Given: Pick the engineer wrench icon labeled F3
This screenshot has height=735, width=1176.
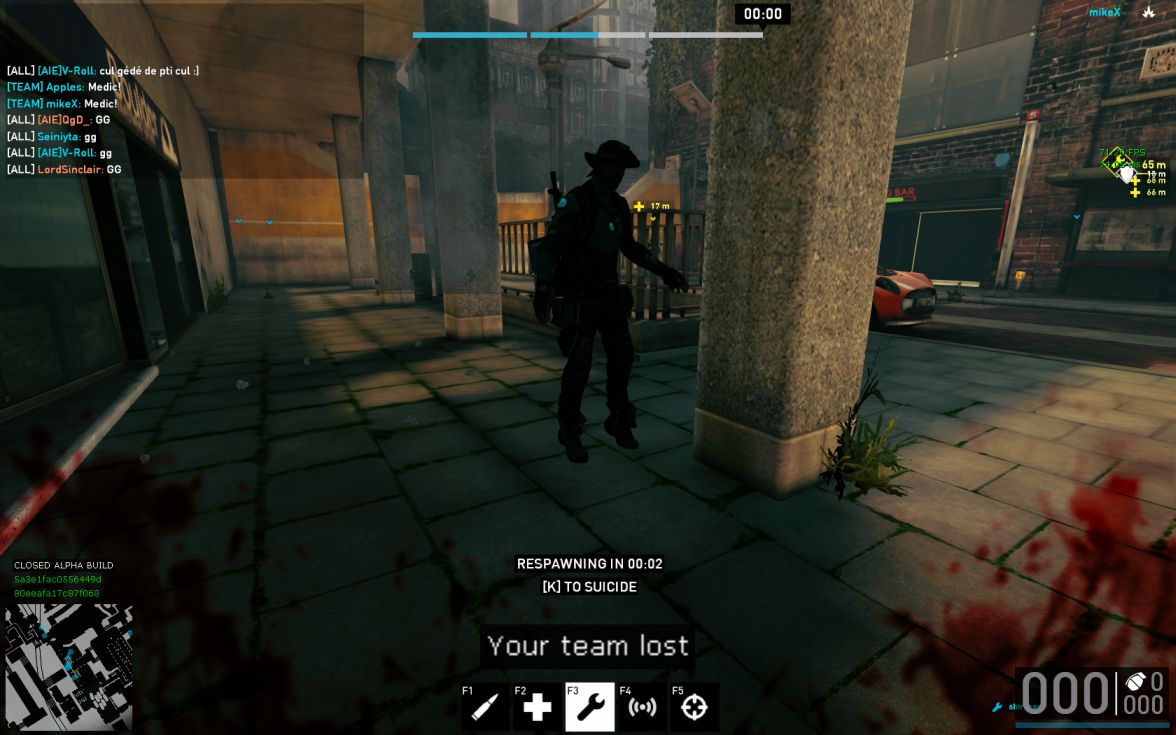Looking at the screenshot, I should [x=590, y=707].
